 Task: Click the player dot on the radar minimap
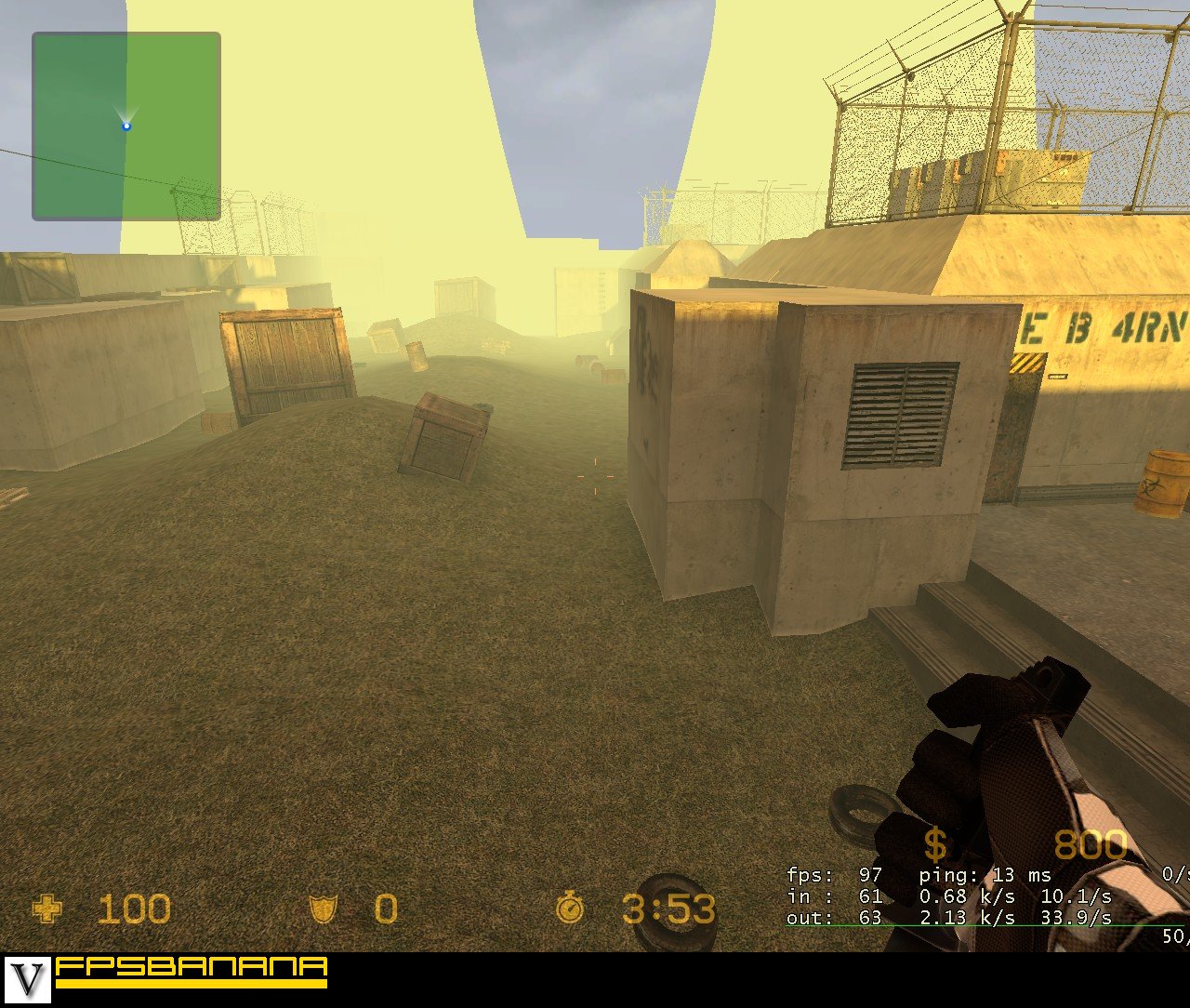(x=126, y=125)
